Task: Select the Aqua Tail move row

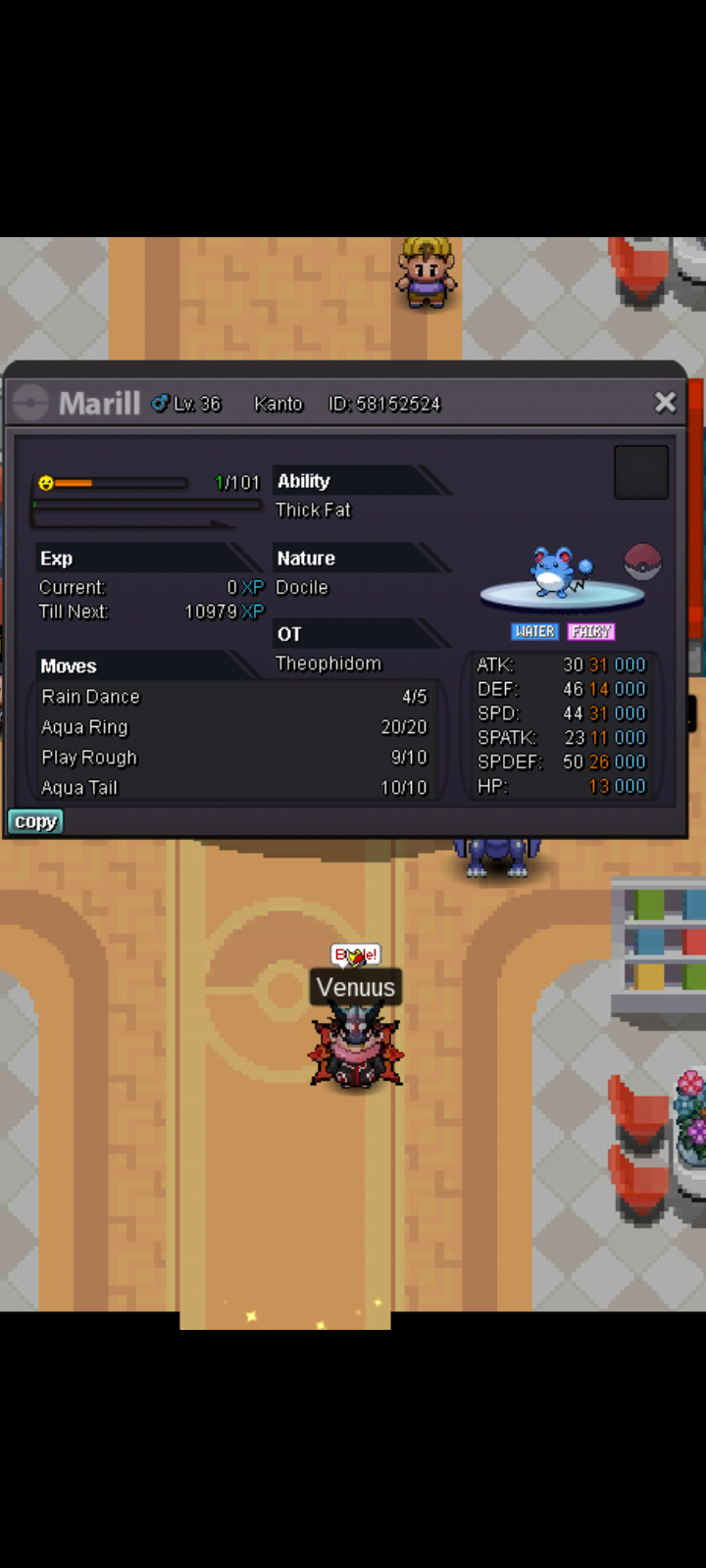Action: click(x=233, y=788)
